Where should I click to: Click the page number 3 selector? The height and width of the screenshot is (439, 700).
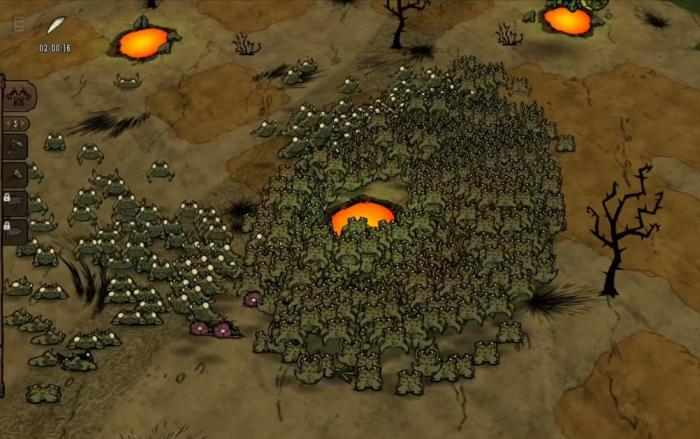point(15,124)
